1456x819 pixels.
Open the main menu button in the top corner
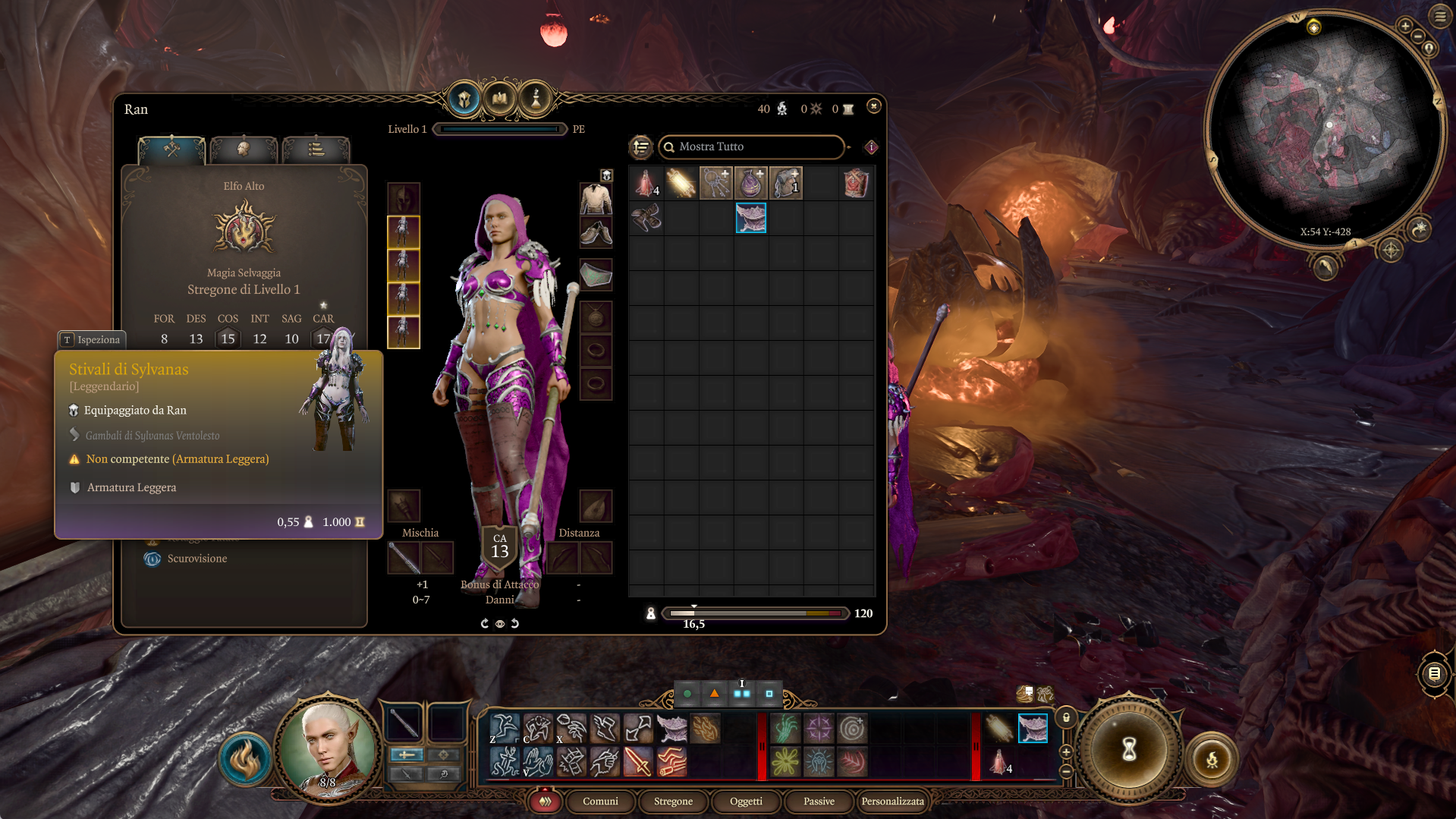[x=1439, y=16]
